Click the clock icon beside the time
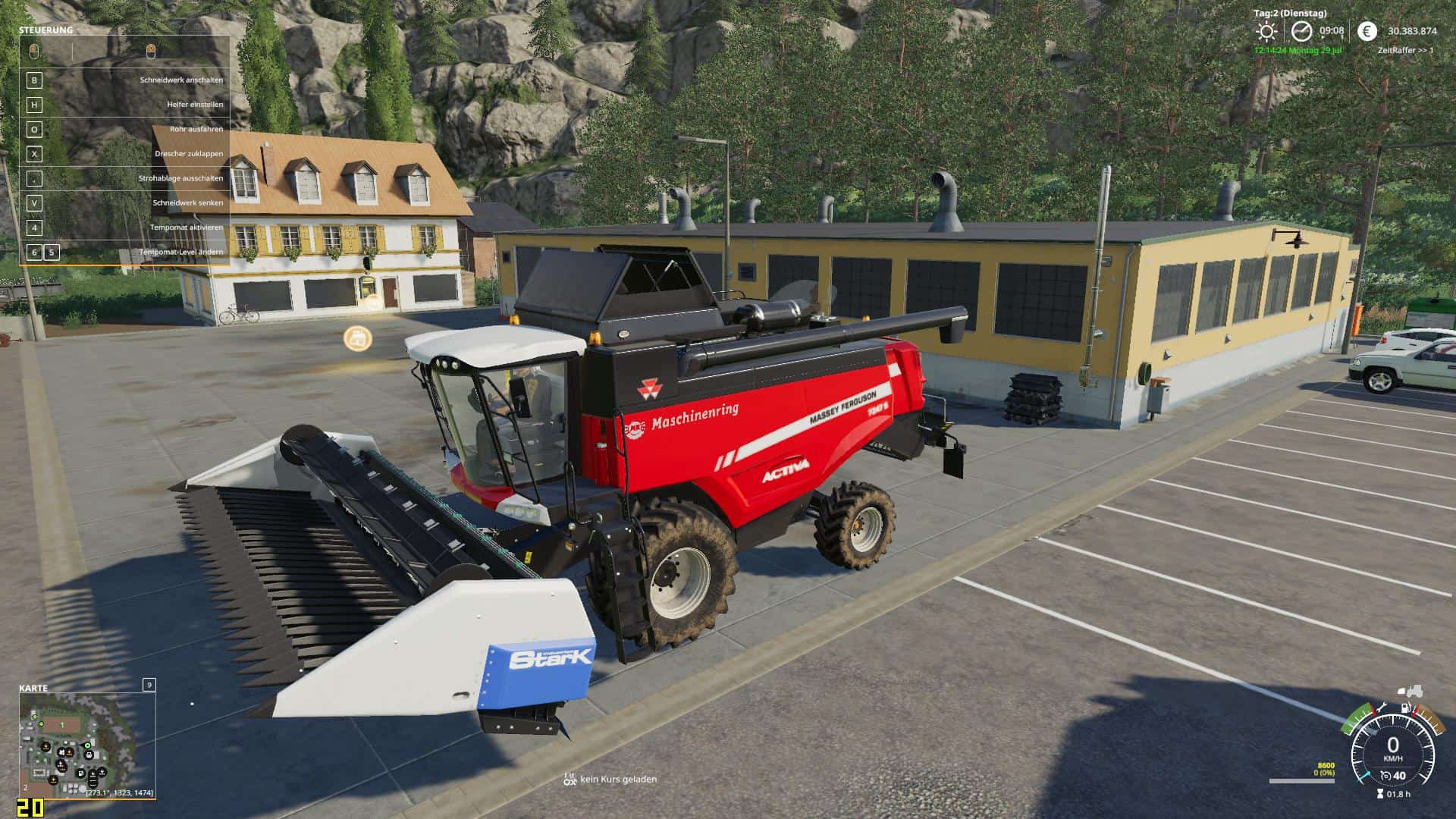Screen dimensions: 1456x819 pos(1301,31)
